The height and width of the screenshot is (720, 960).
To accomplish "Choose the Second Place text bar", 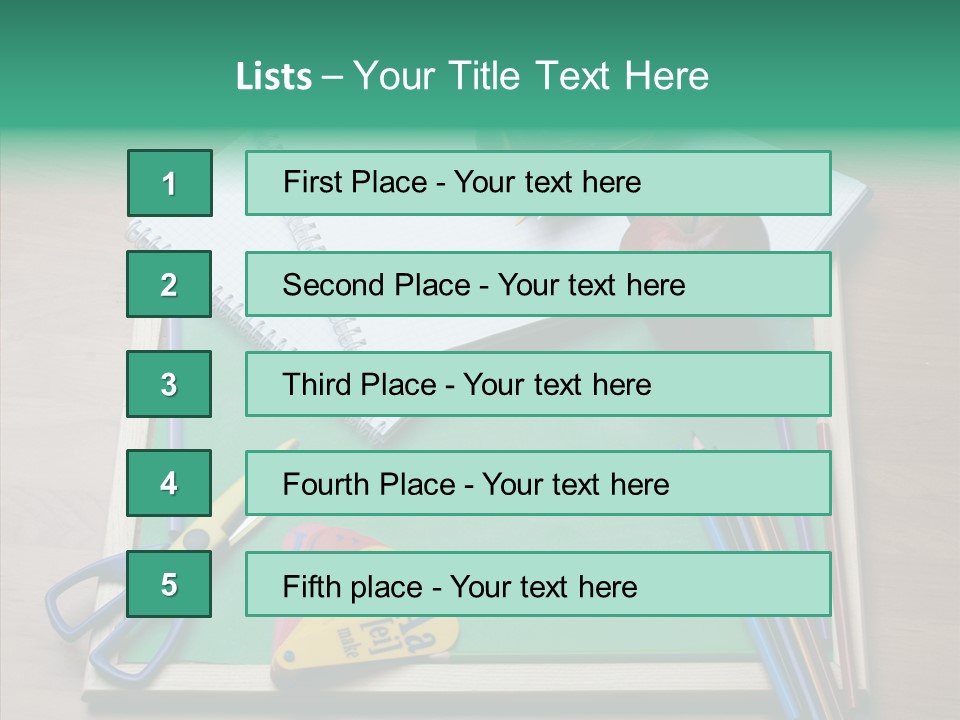I will 538,284.
